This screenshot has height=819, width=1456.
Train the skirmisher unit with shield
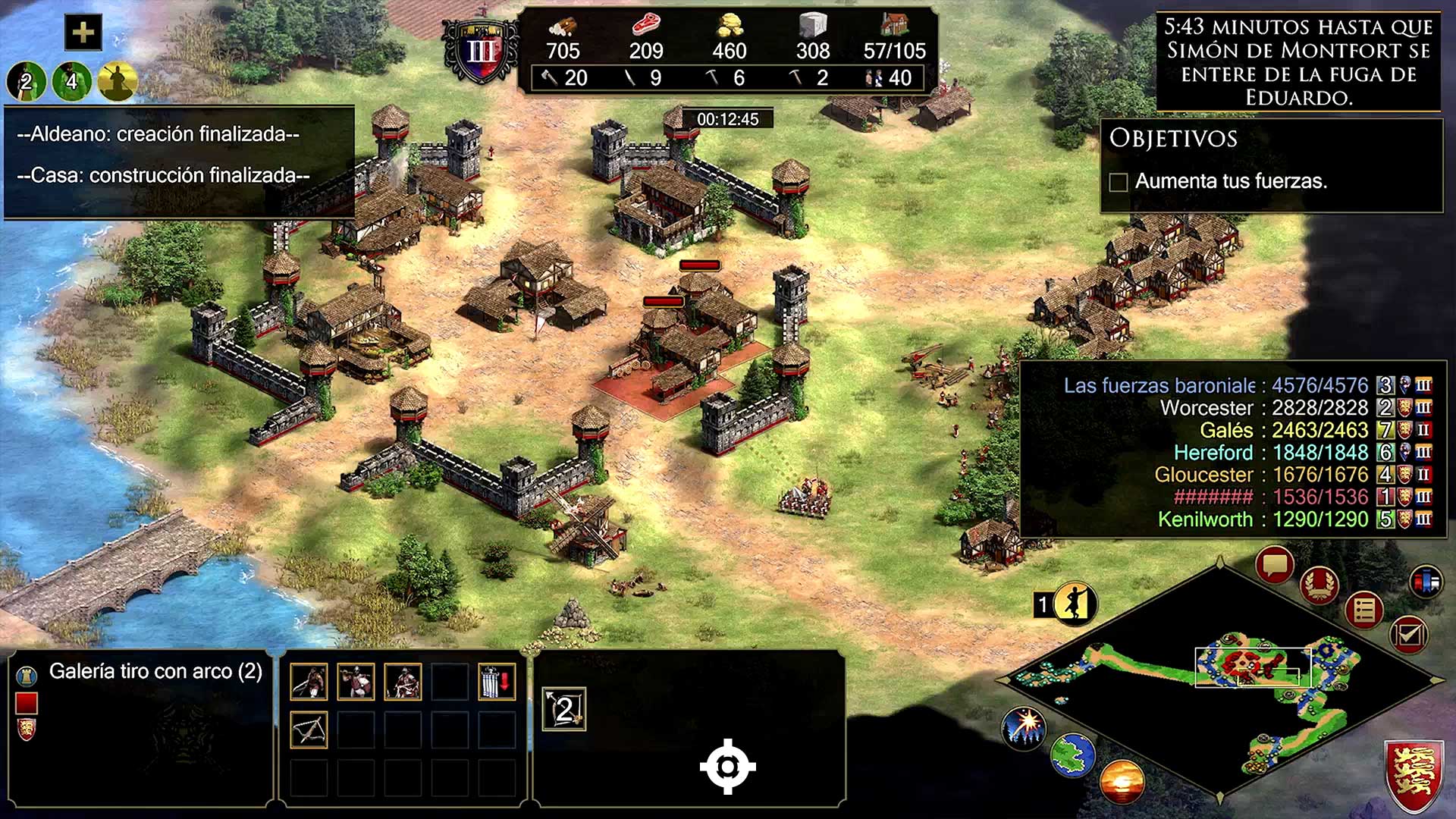[x=356, y=681]
